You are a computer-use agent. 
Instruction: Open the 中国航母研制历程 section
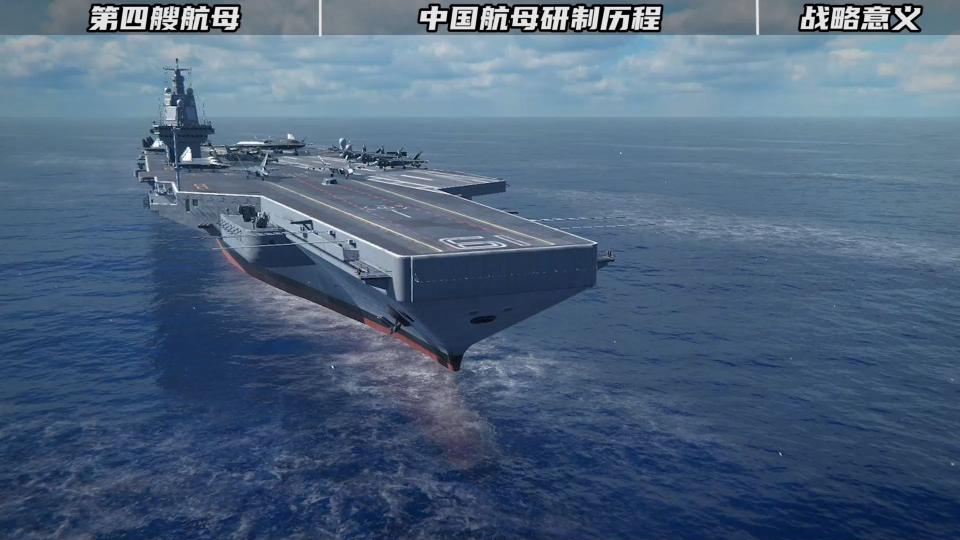coord(540,18)
